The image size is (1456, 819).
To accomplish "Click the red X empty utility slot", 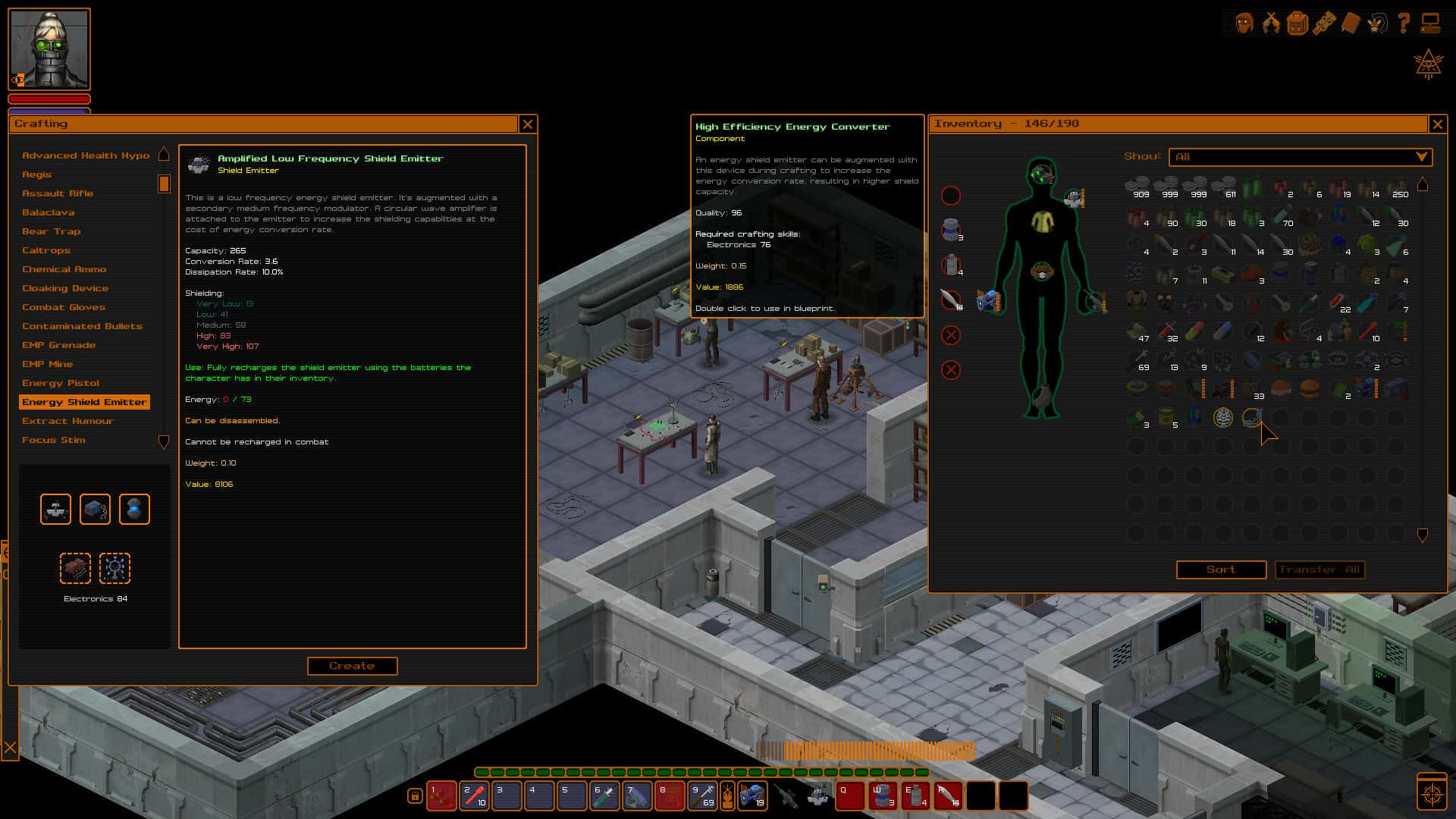I will click(950, 334).
